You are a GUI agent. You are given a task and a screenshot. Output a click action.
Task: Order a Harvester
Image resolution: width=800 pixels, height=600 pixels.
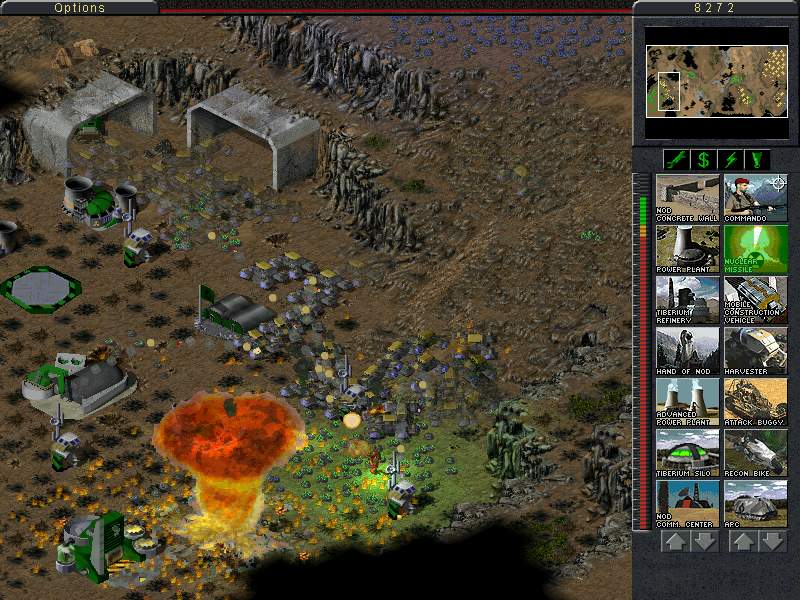[755, 351]
